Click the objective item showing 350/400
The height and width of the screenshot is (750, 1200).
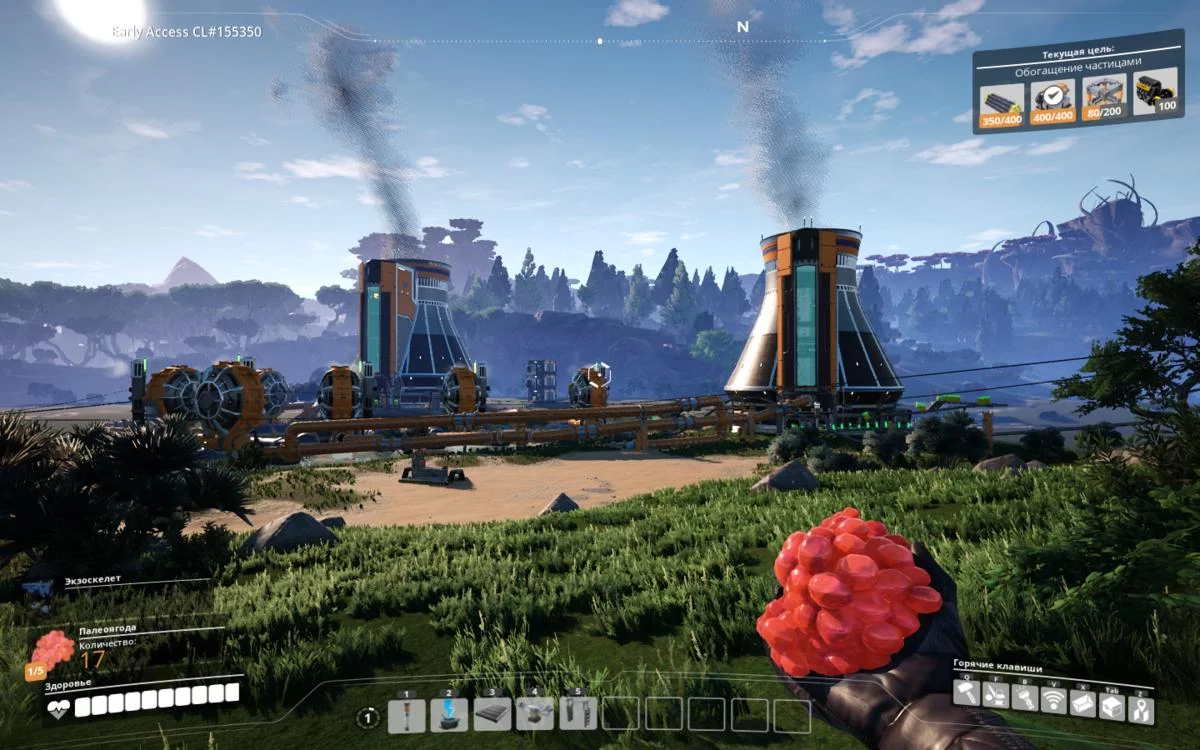pos(1001,104)
